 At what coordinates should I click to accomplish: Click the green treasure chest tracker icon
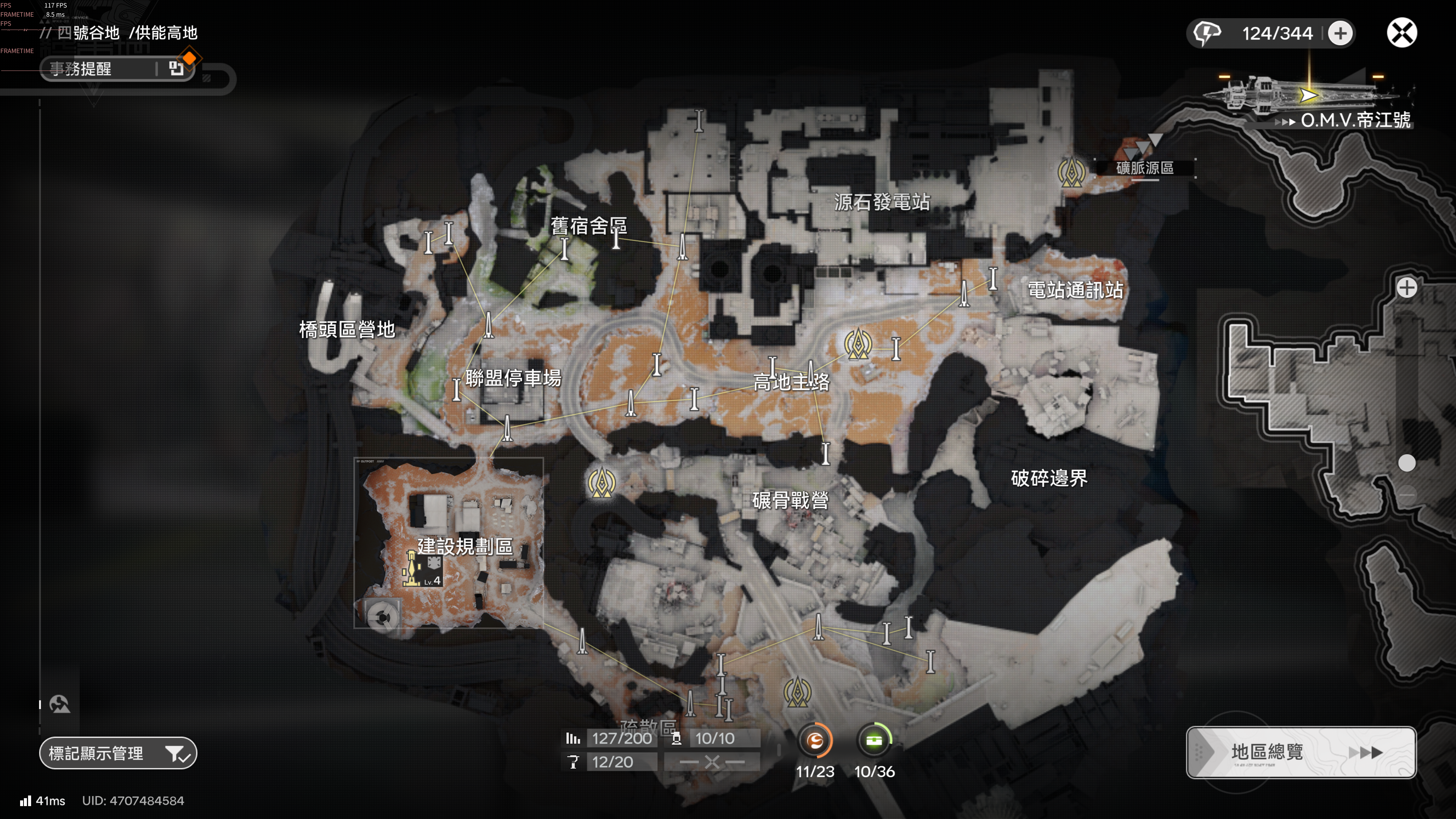click(x=874, y=740)
